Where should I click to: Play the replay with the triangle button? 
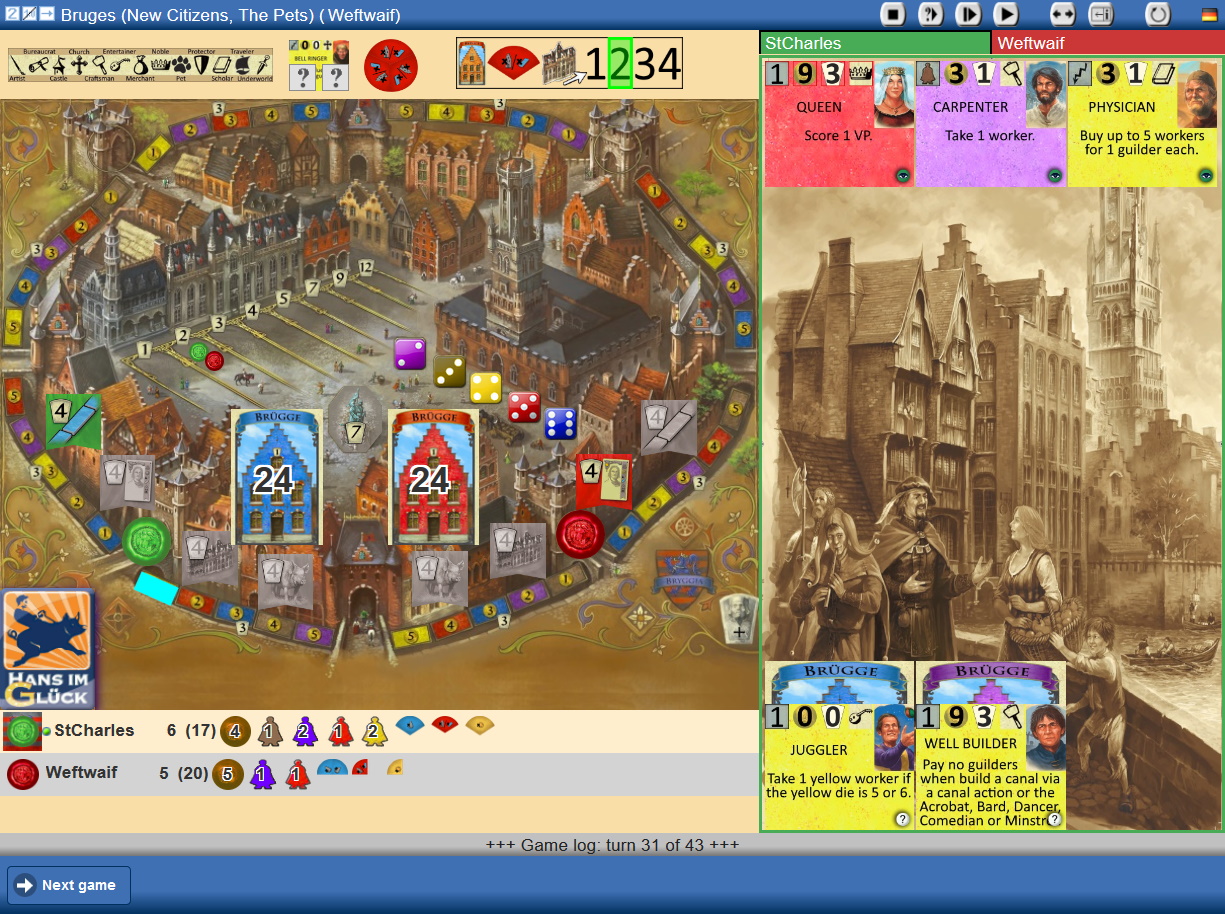click(x=1005, y=14)
